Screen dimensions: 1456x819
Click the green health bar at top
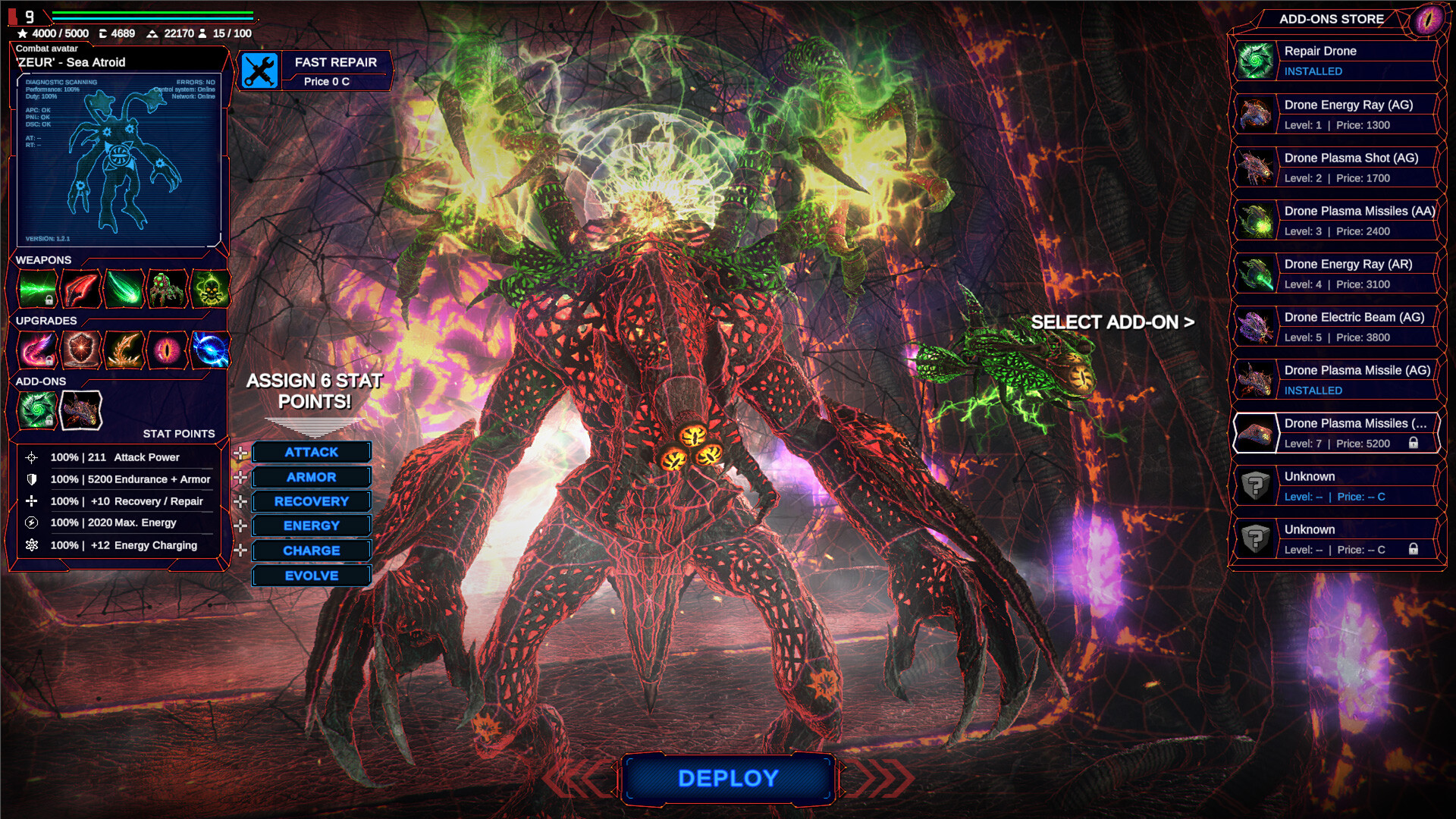[x=152, y=12]
